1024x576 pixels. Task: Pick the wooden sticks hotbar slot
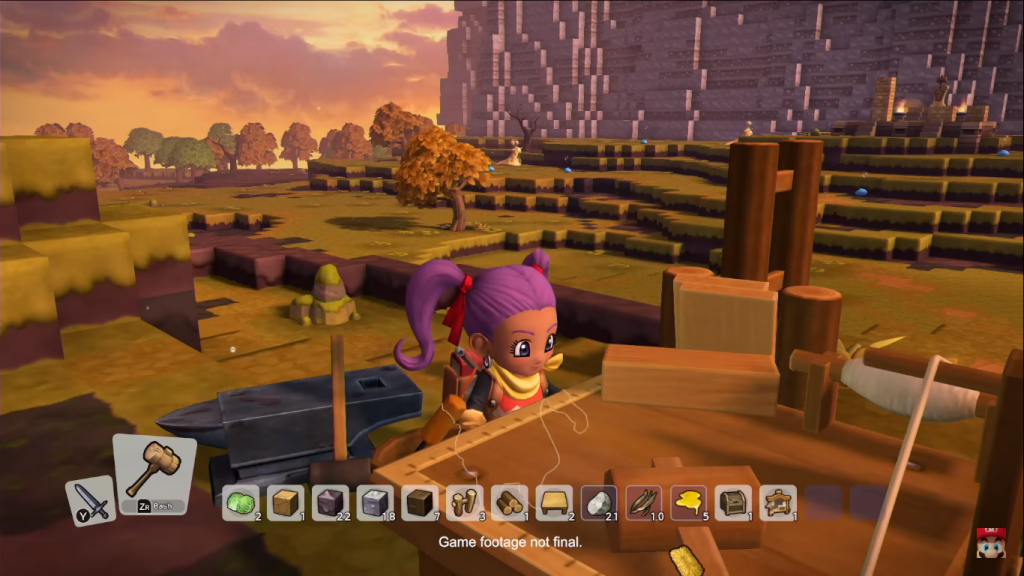[464, 503]
